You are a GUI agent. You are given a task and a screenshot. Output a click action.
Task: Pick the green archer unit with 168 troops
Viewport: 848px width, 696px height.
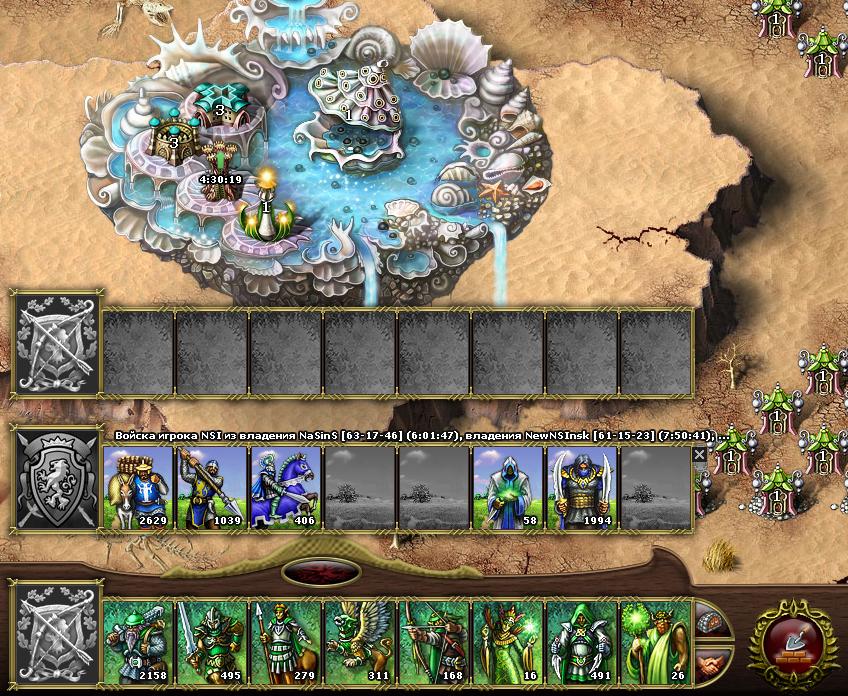click(x=435, y=641)
